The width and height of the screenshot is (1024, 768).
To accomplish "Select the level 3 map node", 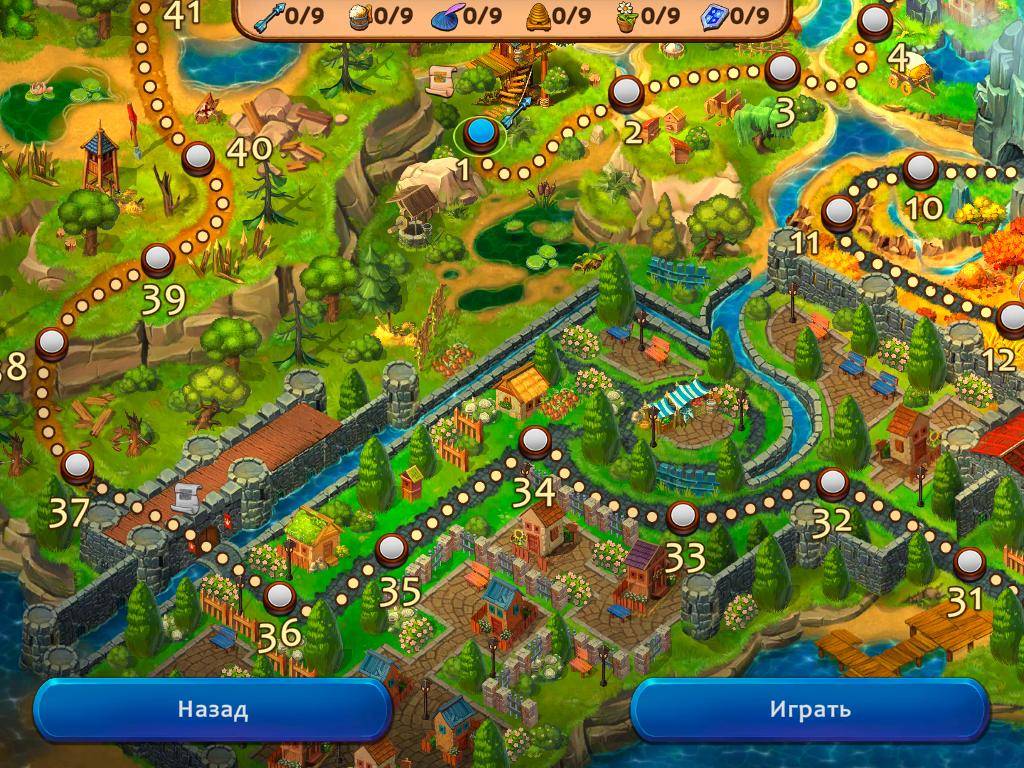I will pos(782,69).
